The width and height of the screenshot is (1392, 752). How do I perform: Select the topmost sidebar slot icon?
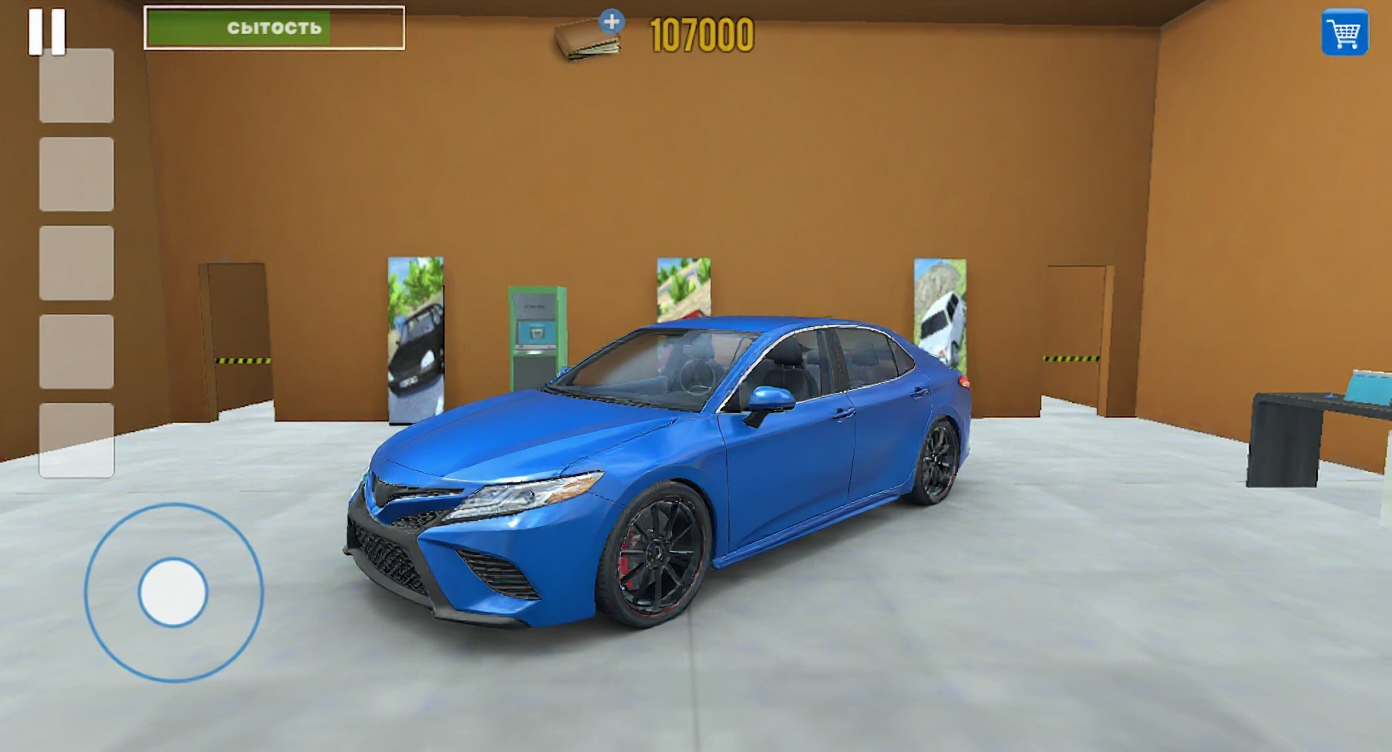(76, 86)
